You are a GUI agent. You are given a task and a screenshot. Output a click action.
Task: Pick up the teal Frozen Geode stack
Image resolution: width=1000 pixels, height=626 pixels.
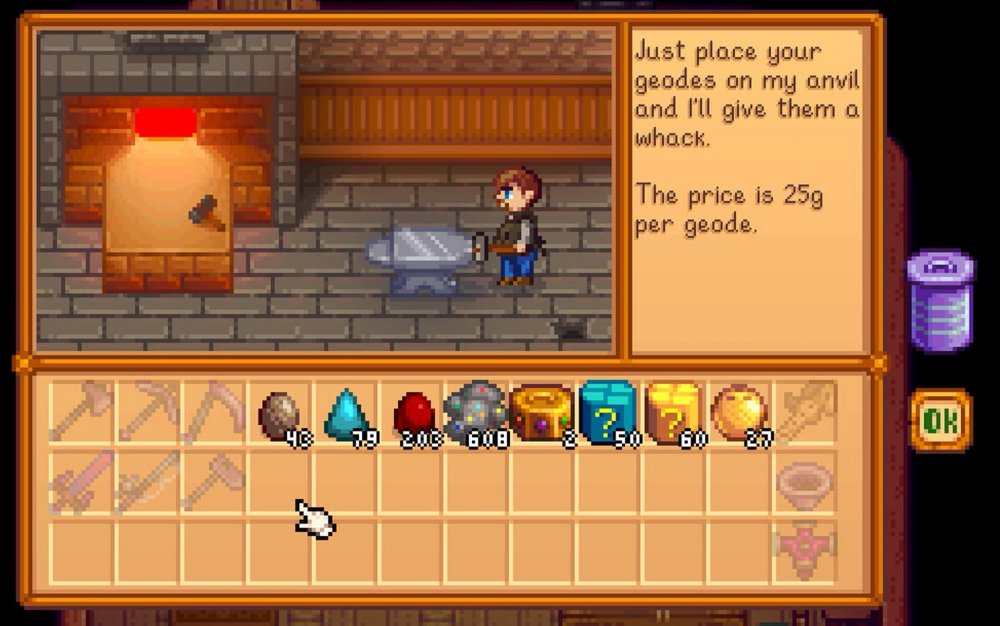tap(344, 413)
